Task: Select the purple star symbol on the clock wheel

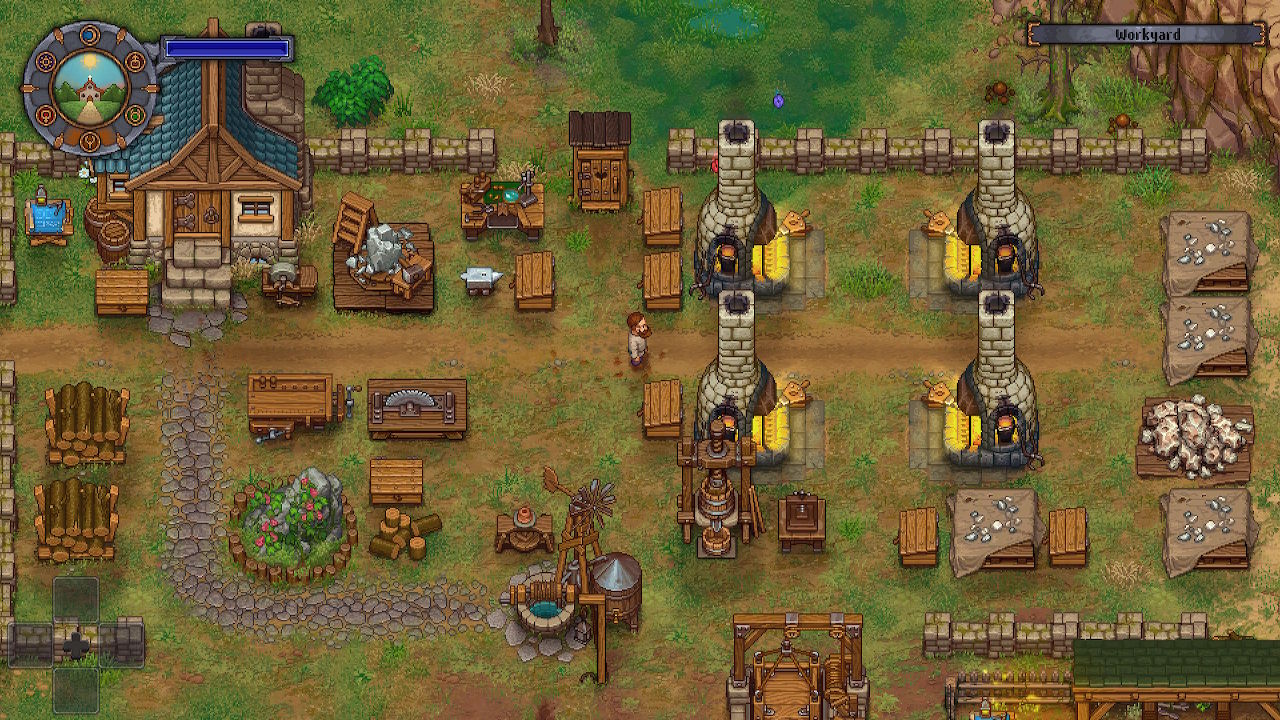Action: tap(46, 62)
